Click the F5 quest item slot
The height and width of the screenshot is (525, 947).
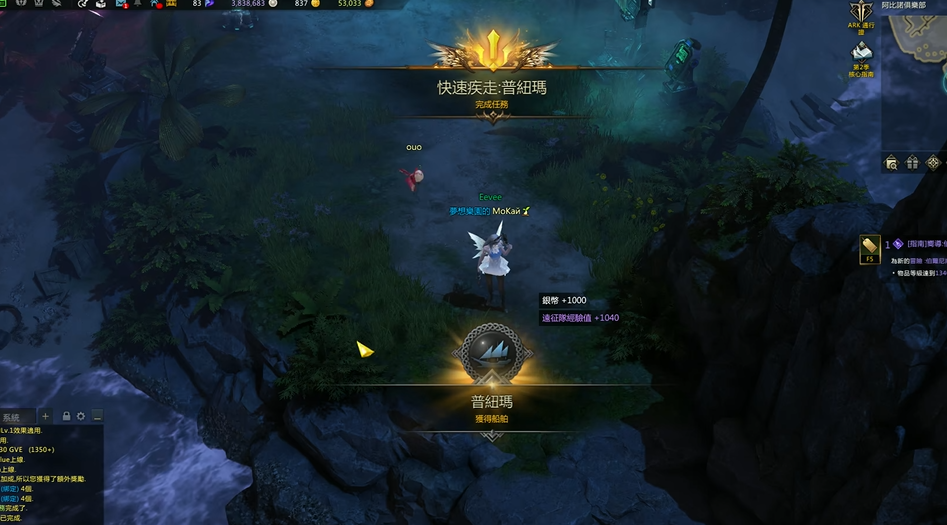[x=869, y=249]
